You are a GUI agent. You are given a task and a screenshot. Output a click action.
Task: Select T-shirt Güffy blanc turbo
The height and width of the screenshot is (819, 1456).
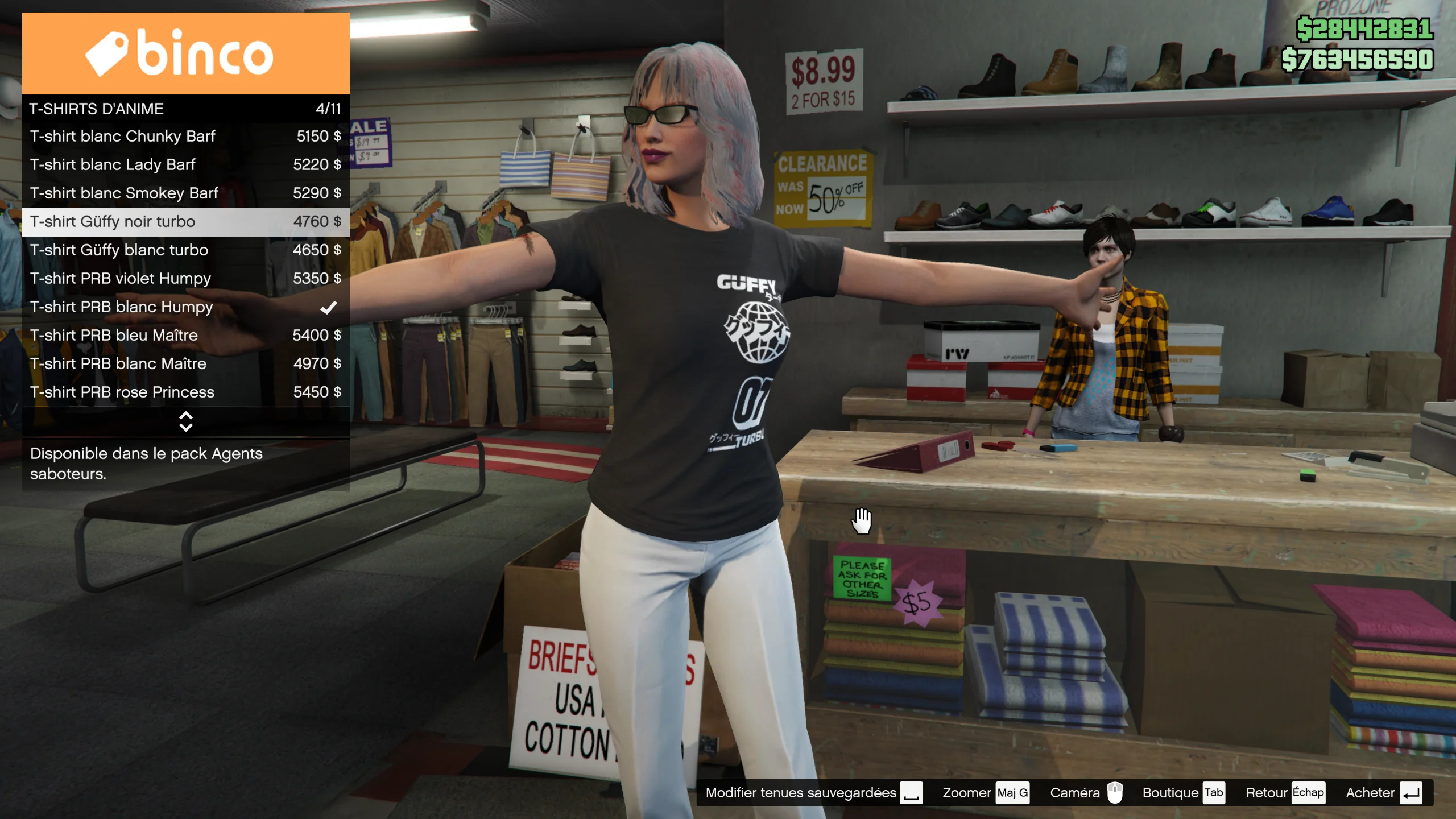[x=185, y=250]
